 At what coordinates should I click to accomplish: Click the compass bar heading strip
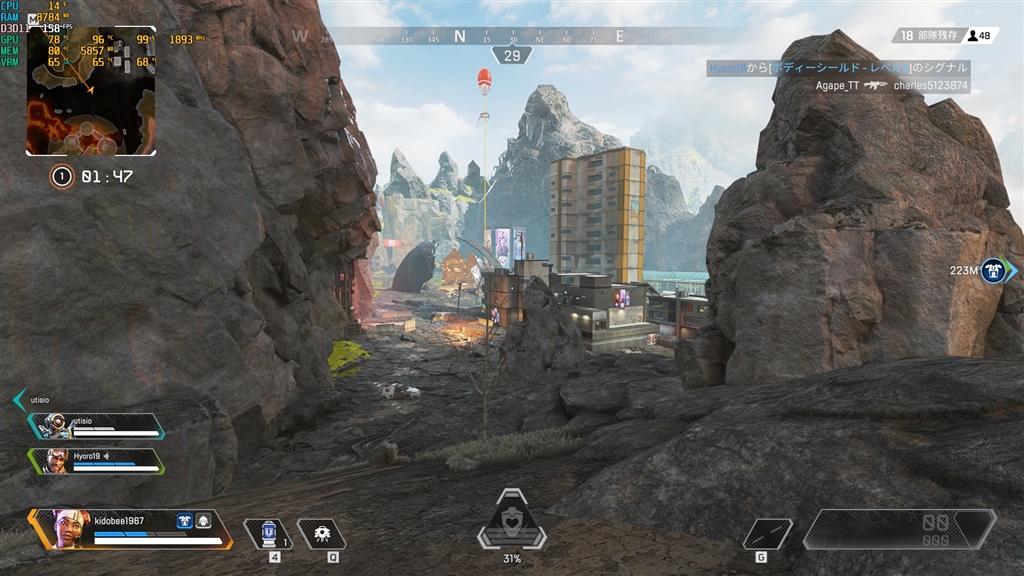511,37
